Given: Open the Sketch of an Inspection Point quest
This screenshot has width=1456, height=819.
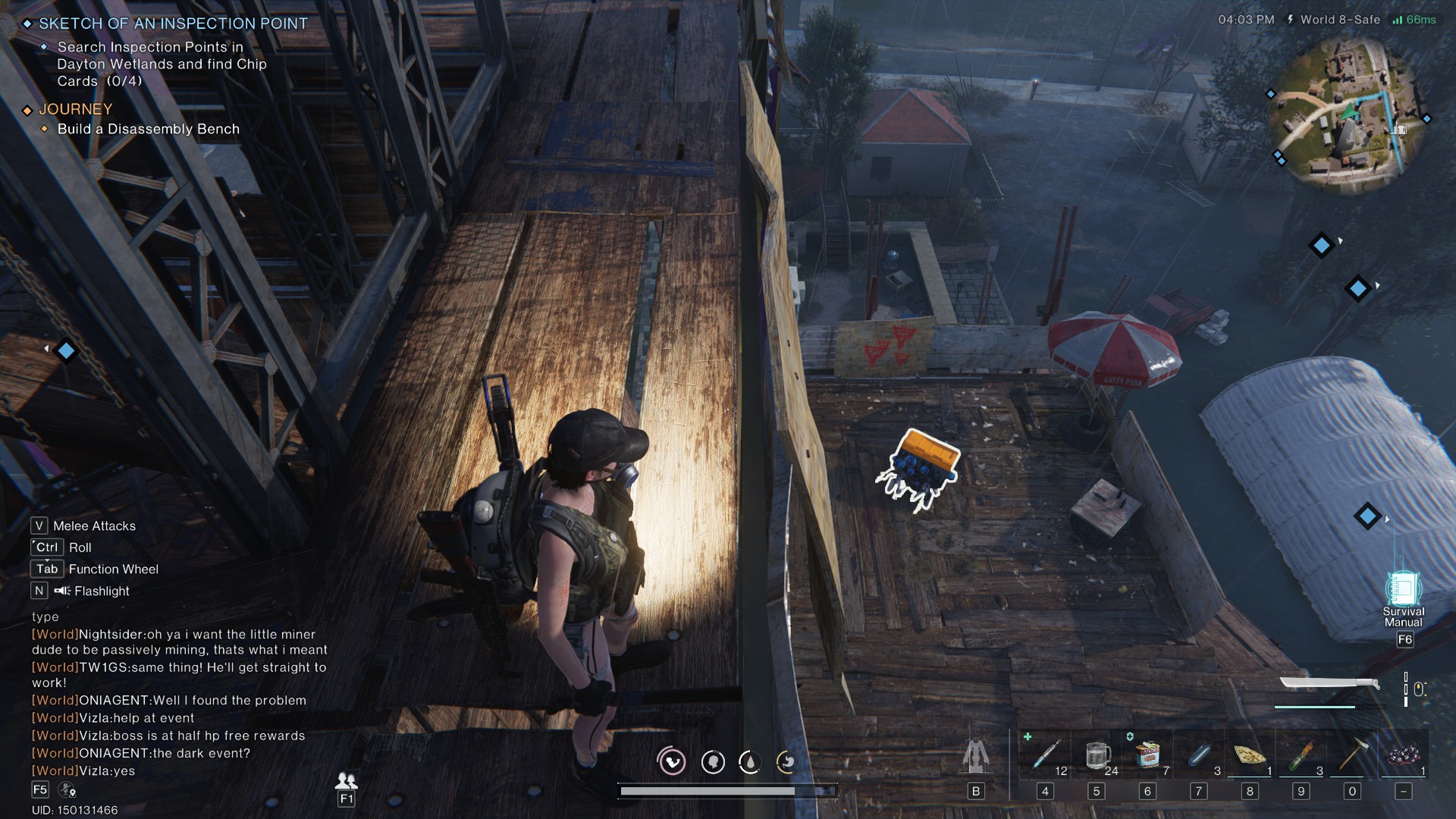Looking at the screenshot, I should pyautogui.click(x=173, y=24).
